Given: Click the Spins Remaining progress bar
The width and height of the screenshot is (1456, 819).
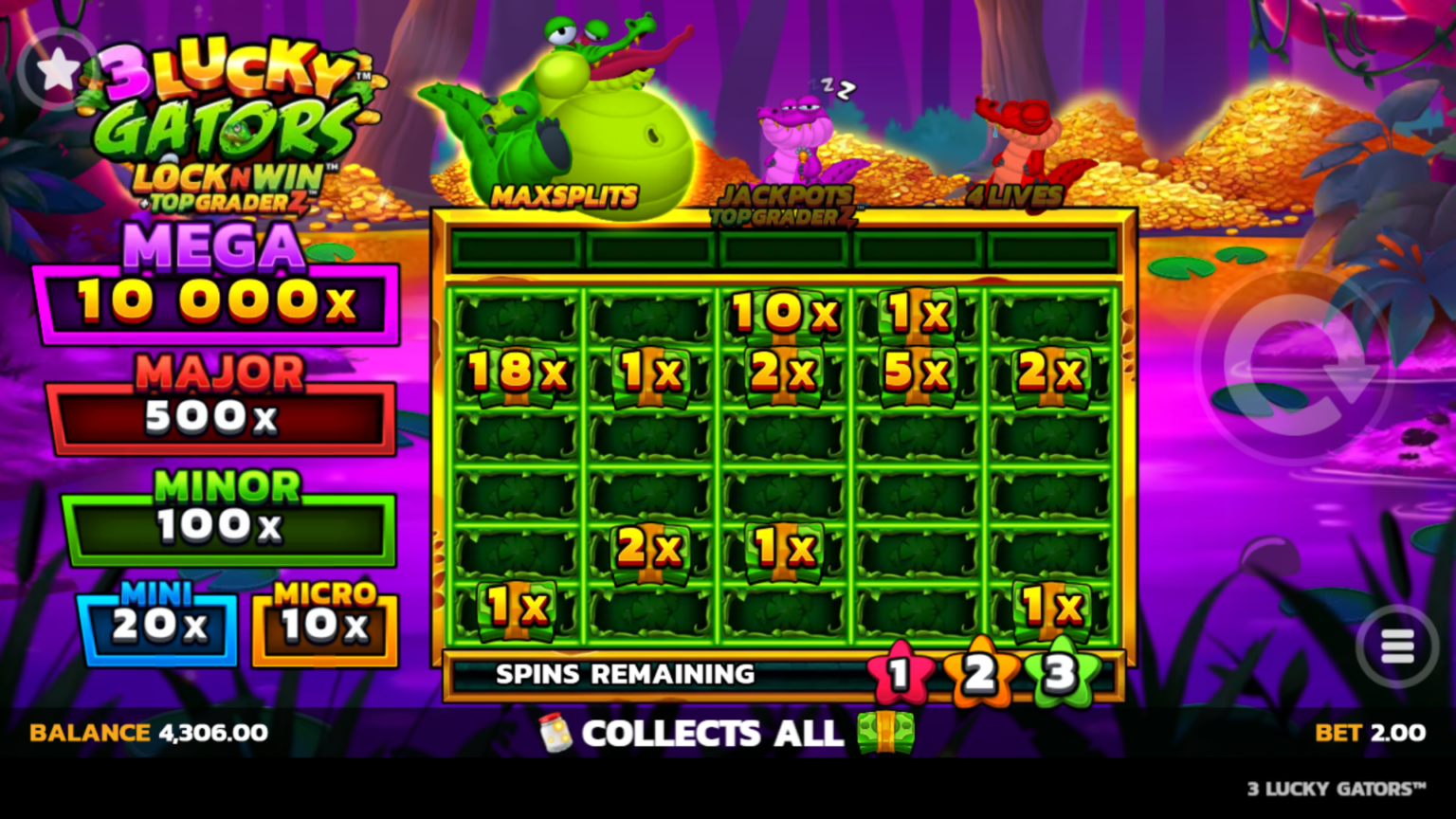Looking at the screenshot, I should 626,675.
